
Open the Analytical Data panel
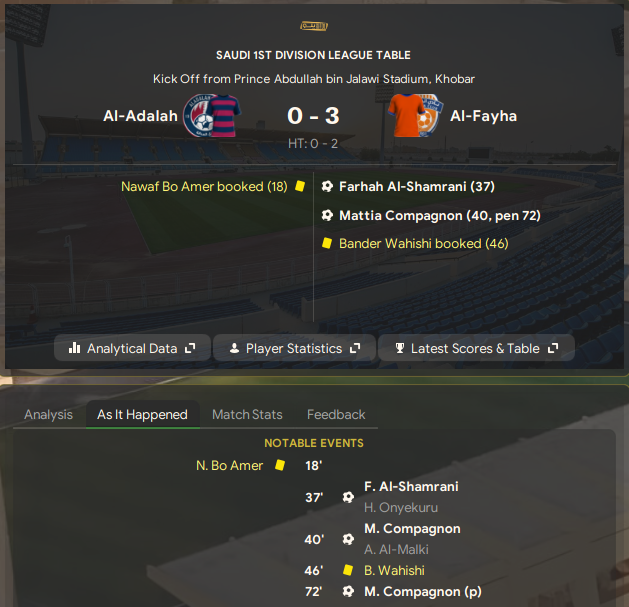pos(132,348)
